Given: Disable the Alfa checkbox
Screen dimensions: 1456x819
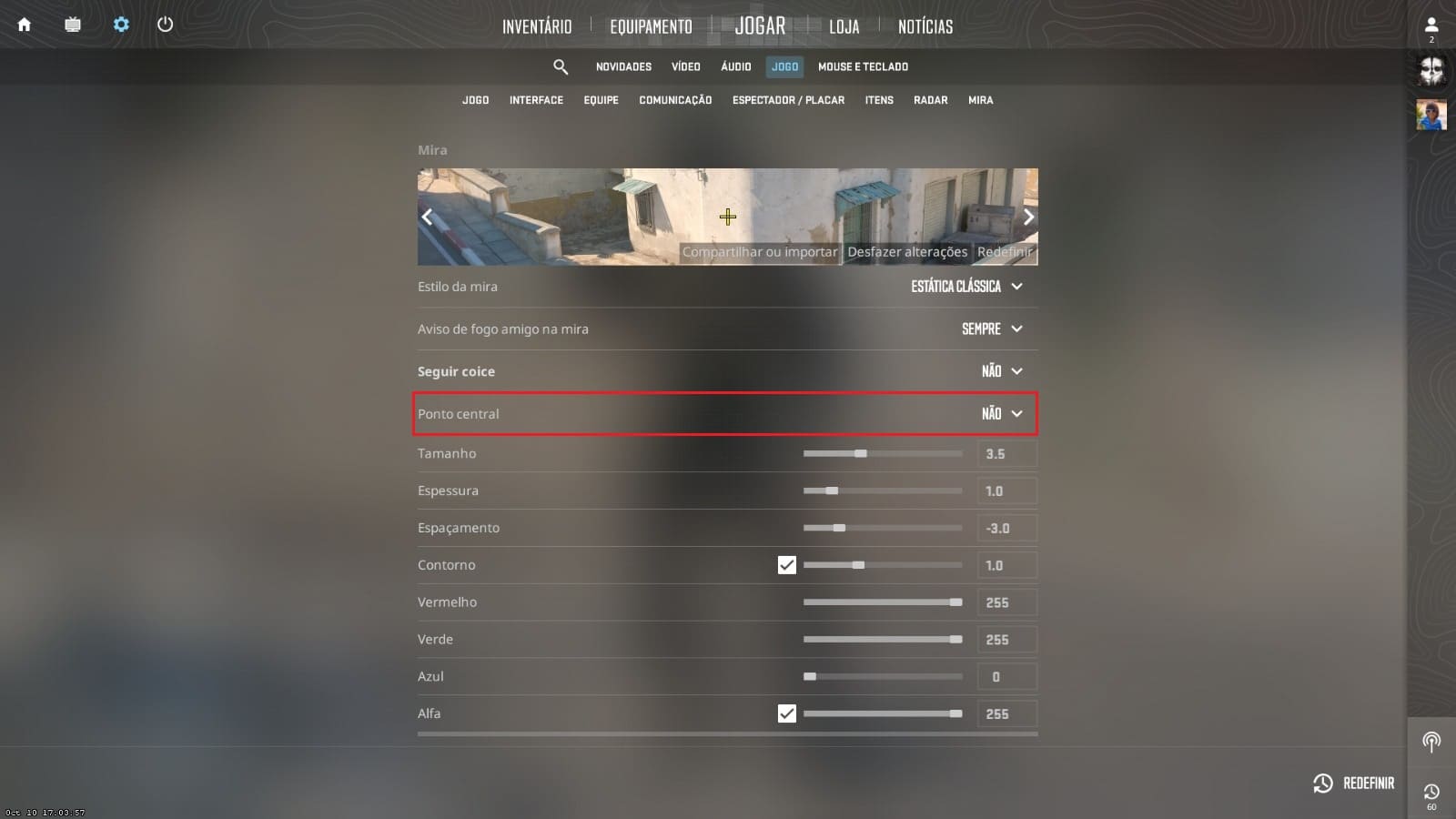Looking at the screenshot, I should (x=786, y=713).
